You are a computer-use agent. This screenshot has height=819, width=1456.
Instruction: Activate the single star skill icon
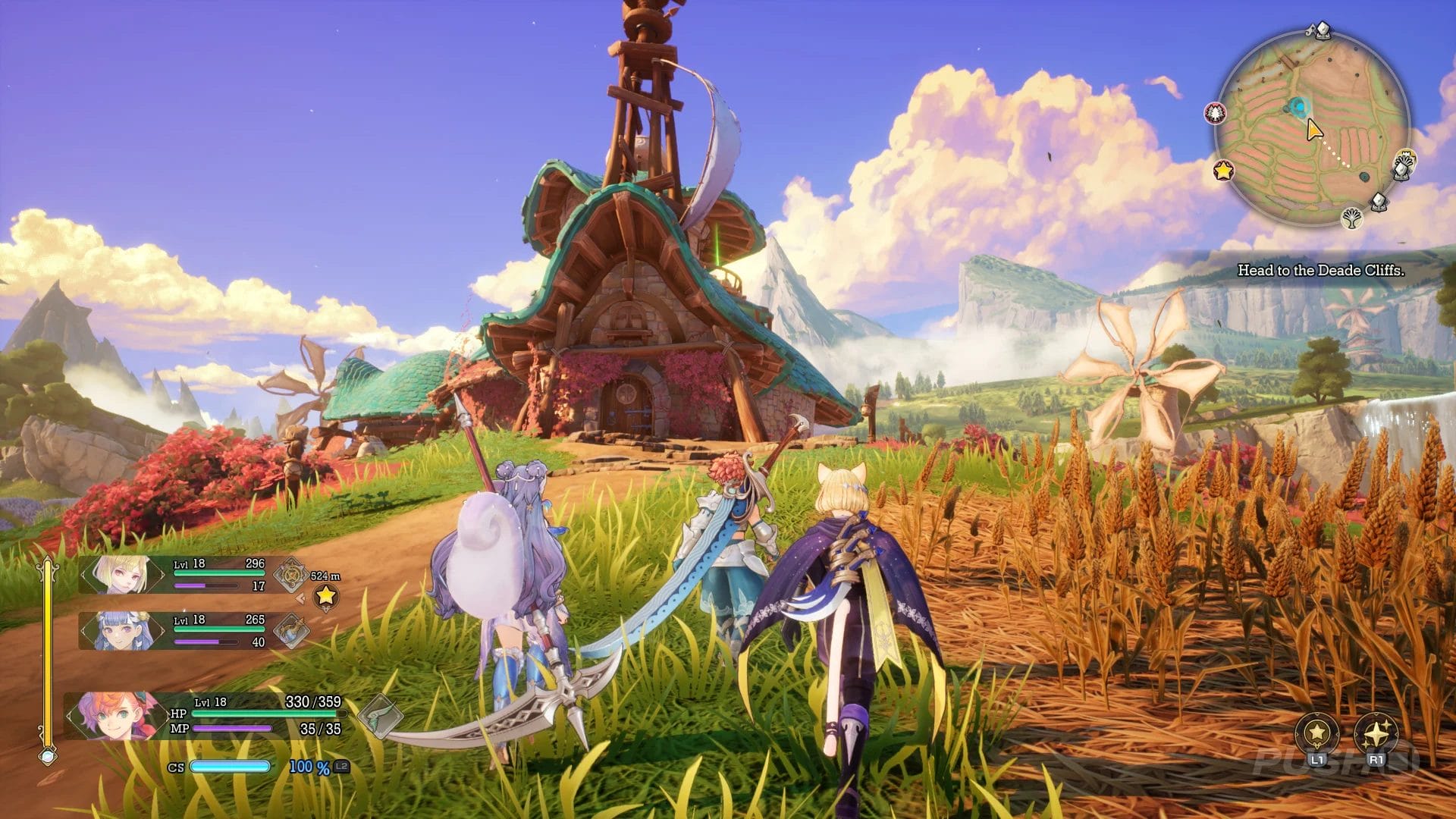pyautogui.click(x=1316, y=733)
